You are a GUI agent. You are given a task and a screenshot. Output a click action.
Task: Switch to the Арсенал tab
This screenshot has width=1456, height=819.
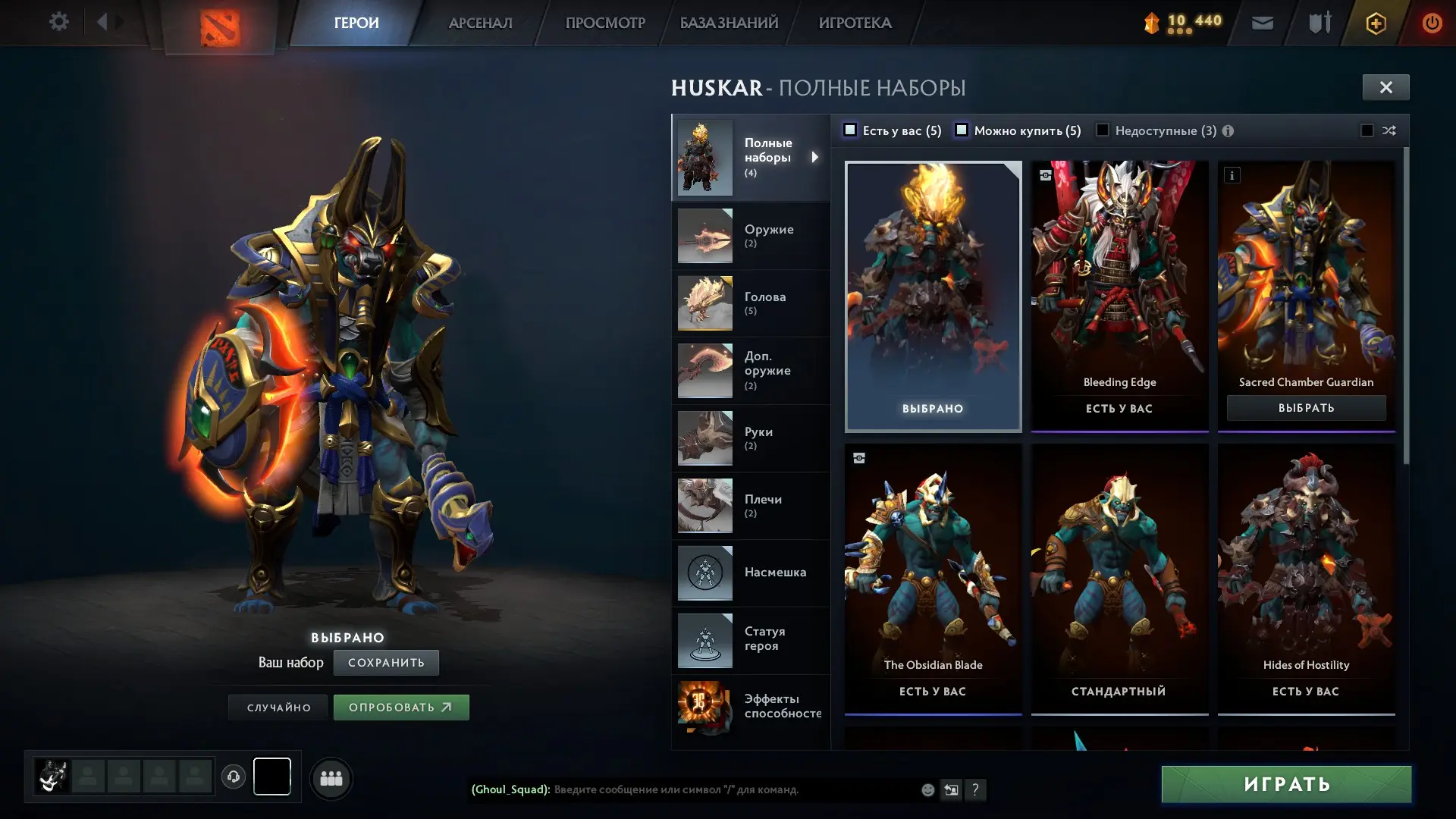[480, 23]
